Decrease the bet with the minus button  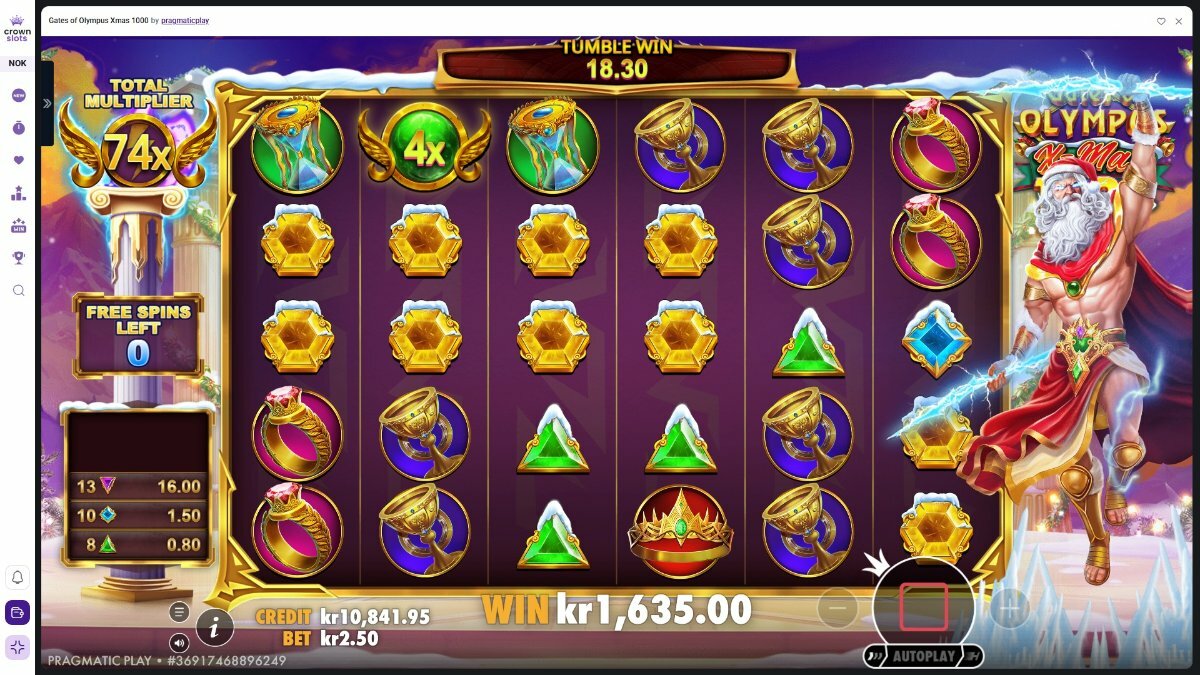[x=838, y=607]
